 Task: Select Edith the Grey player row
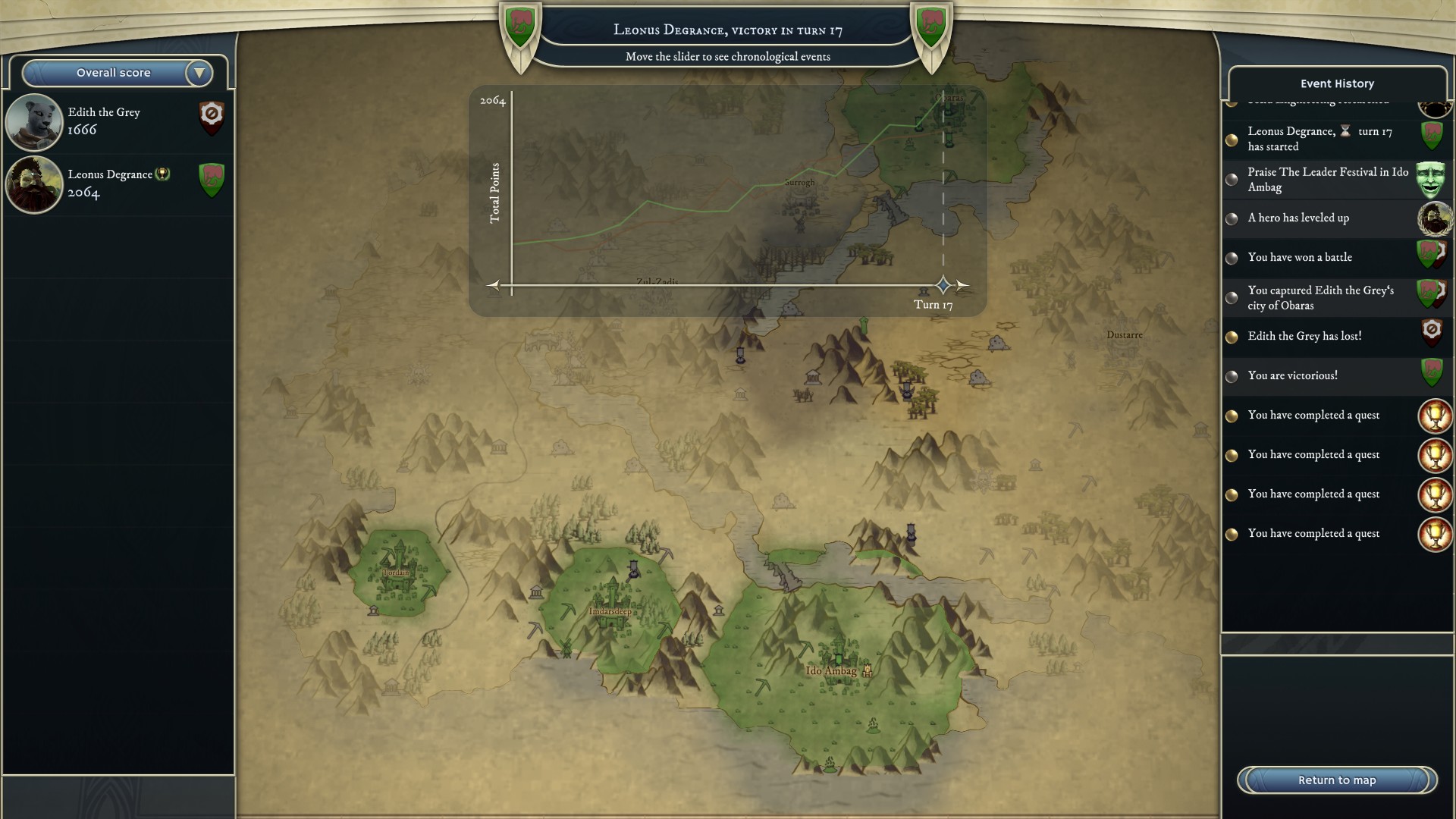tap(118, 121)
